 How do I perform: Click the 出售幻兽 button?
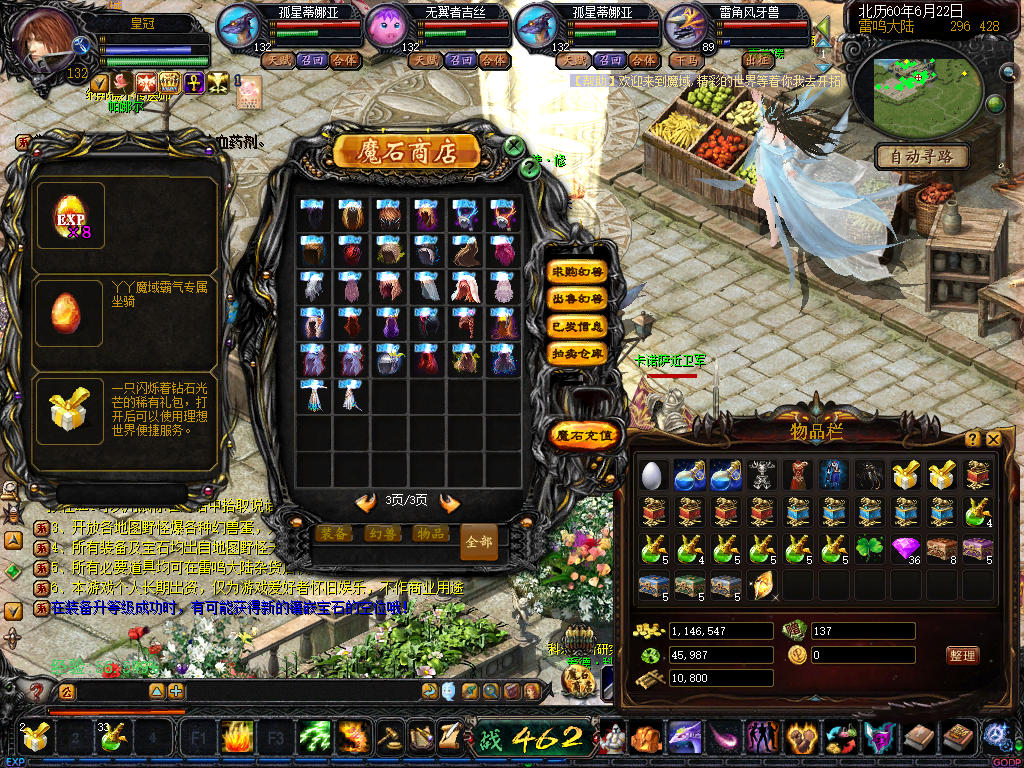578,299
